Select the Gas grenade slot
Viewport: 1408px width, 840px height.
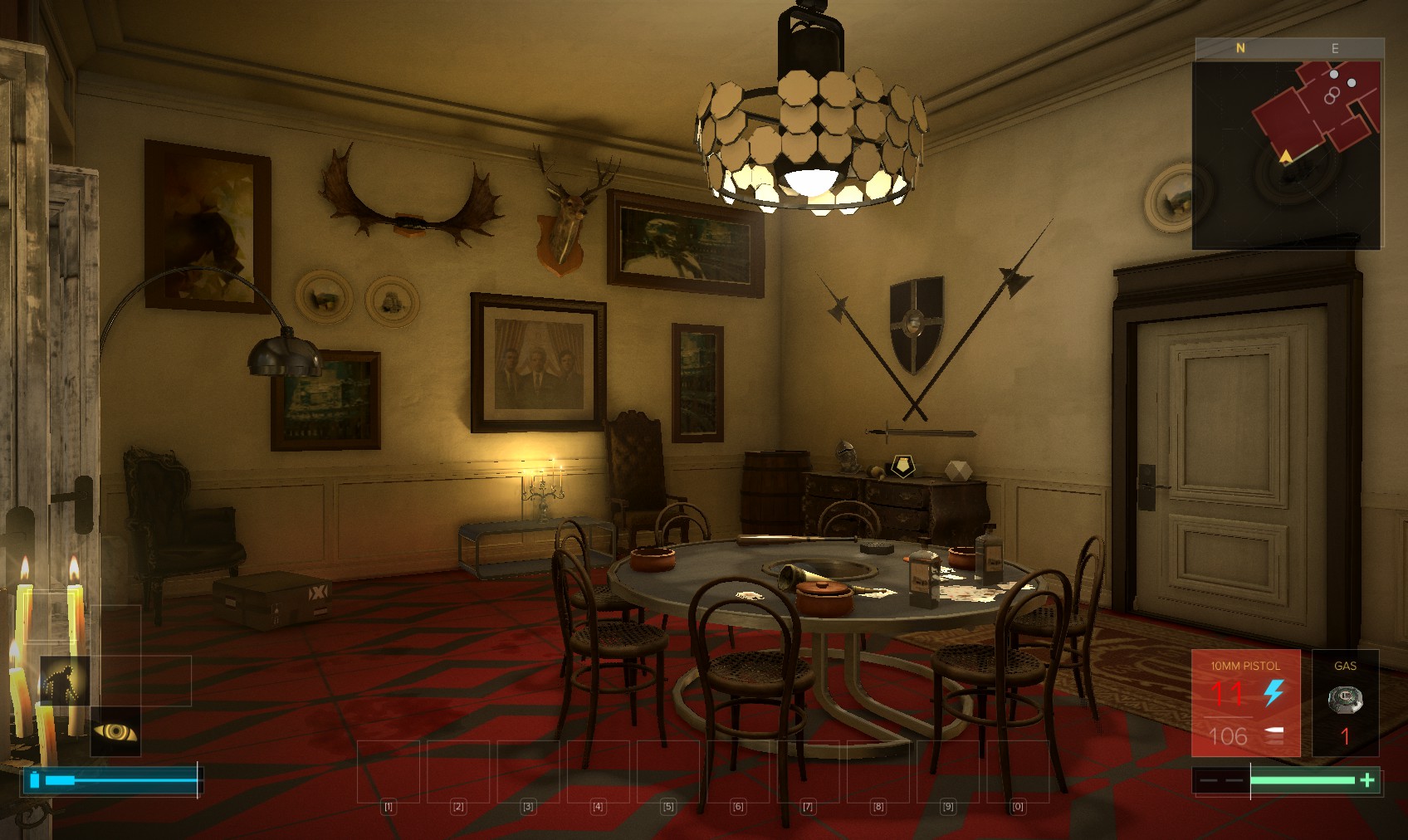(1345, 702)
